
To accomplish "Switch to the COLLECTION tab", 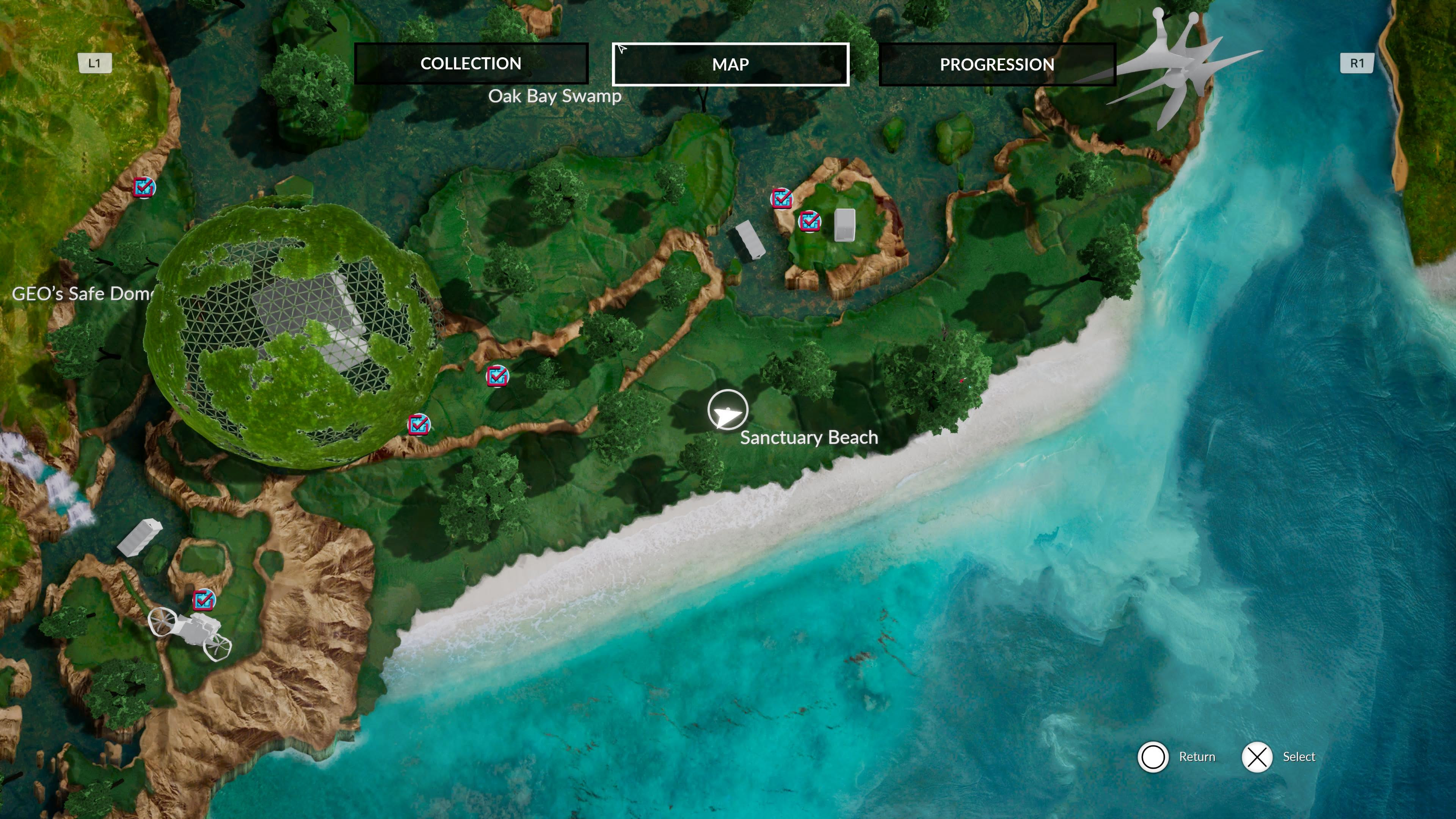I will pyautogui.click(x=471, y=63).
